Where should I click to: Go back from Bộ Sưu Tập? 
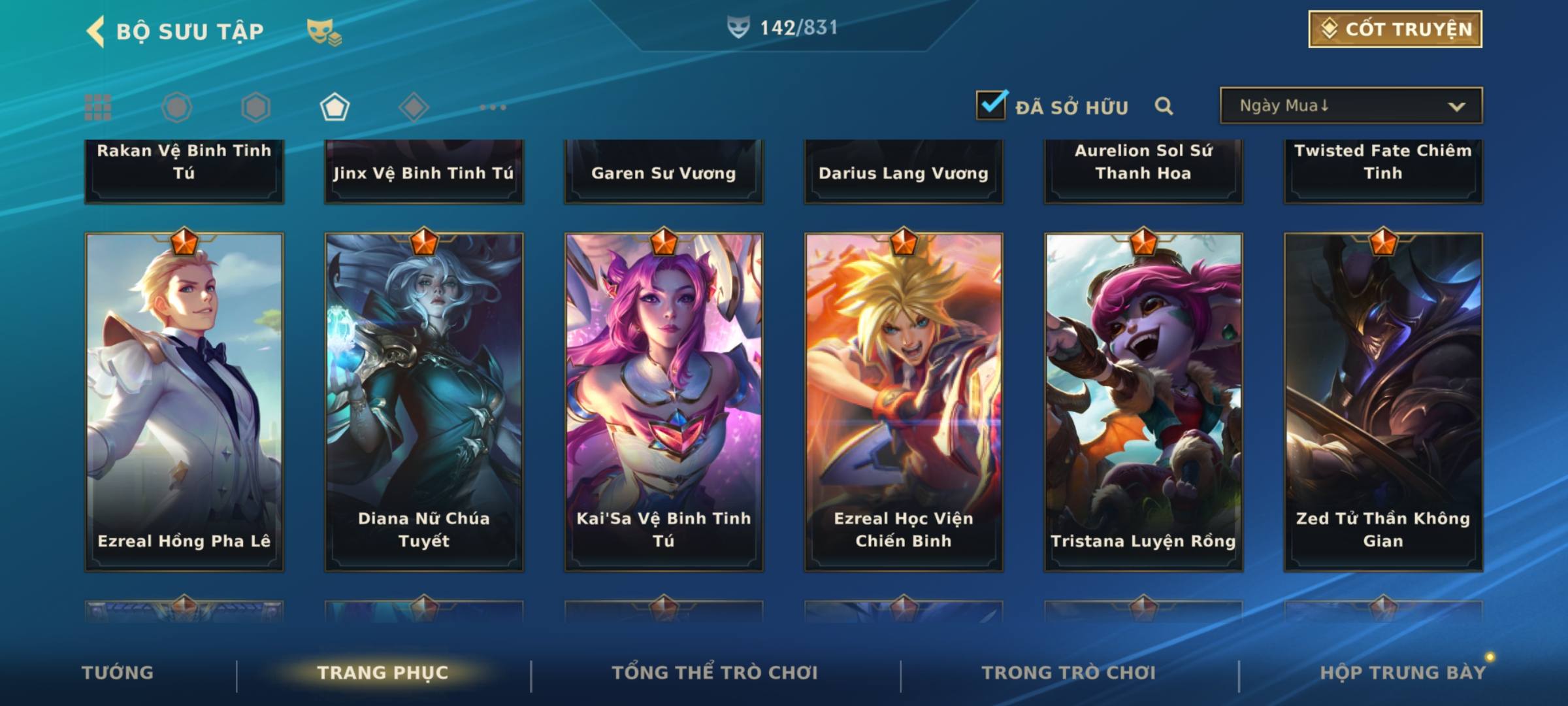tap(97, 31)
